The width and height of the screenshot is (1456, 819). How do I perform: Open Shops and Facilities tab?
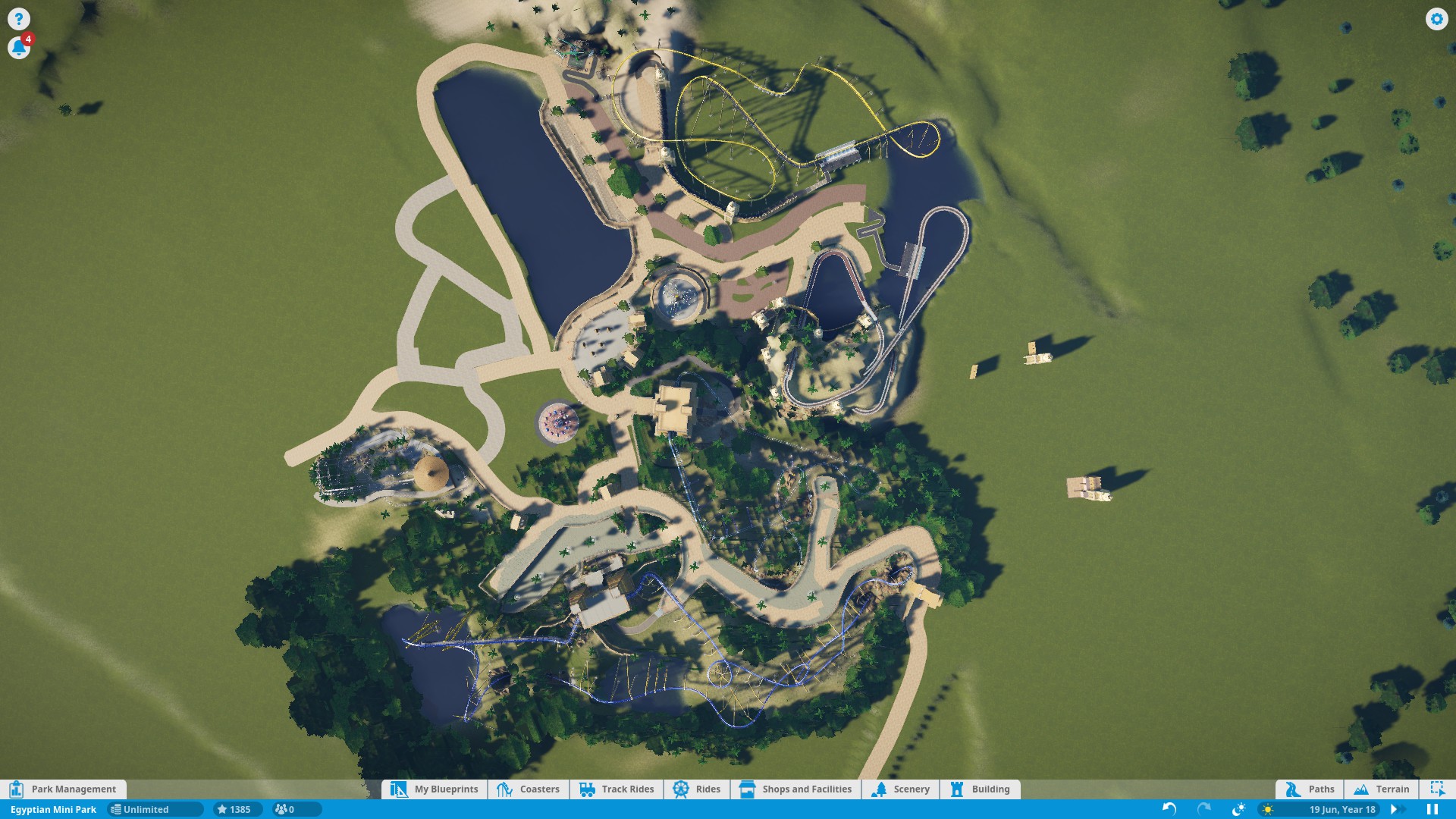coord(795,789)
